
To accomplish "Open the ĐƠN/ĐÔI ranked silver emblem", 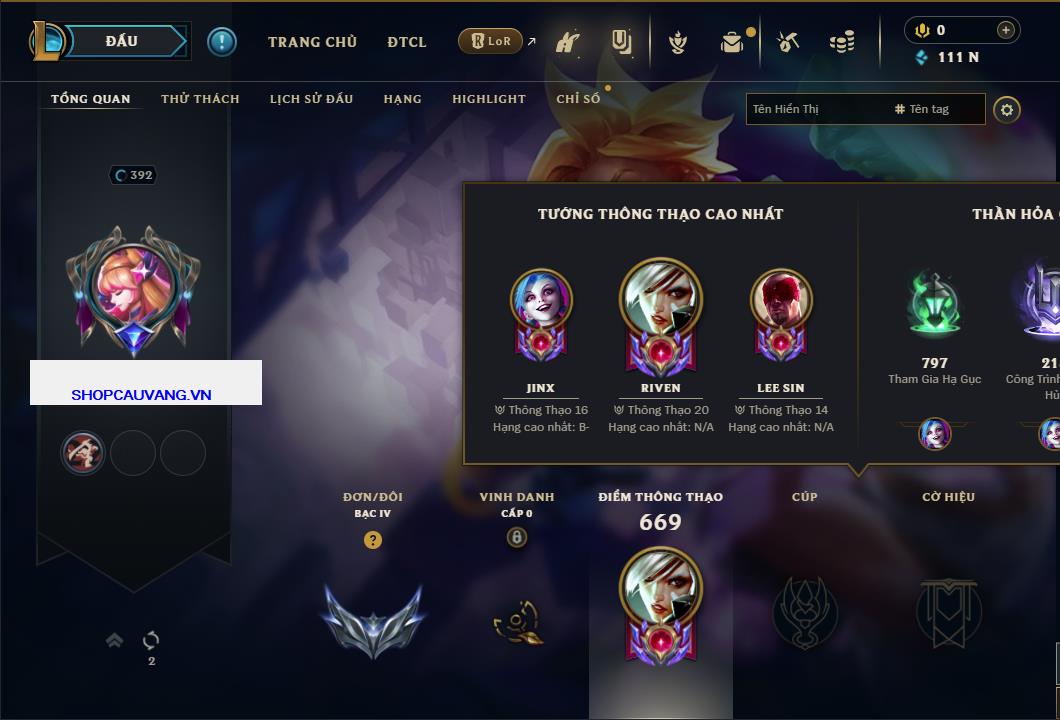I will point(373,620).
